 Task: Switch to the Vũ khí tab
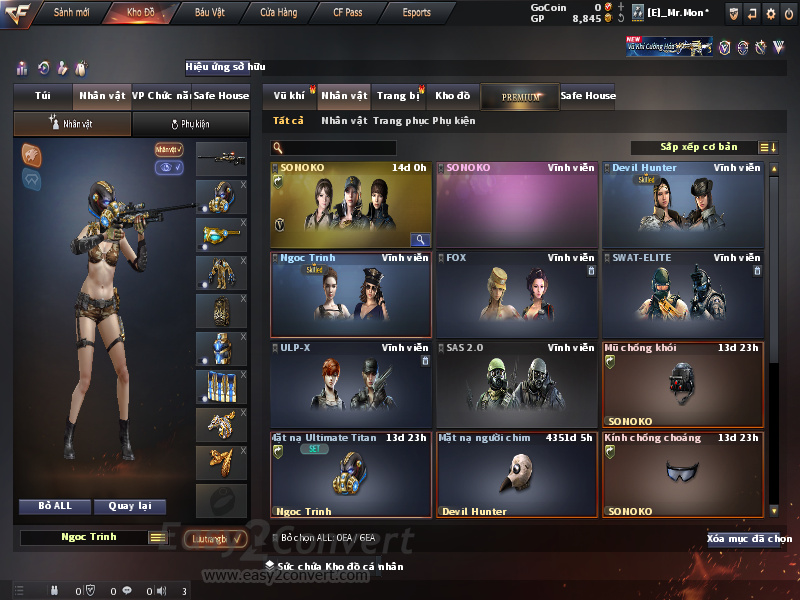point(289,96)
